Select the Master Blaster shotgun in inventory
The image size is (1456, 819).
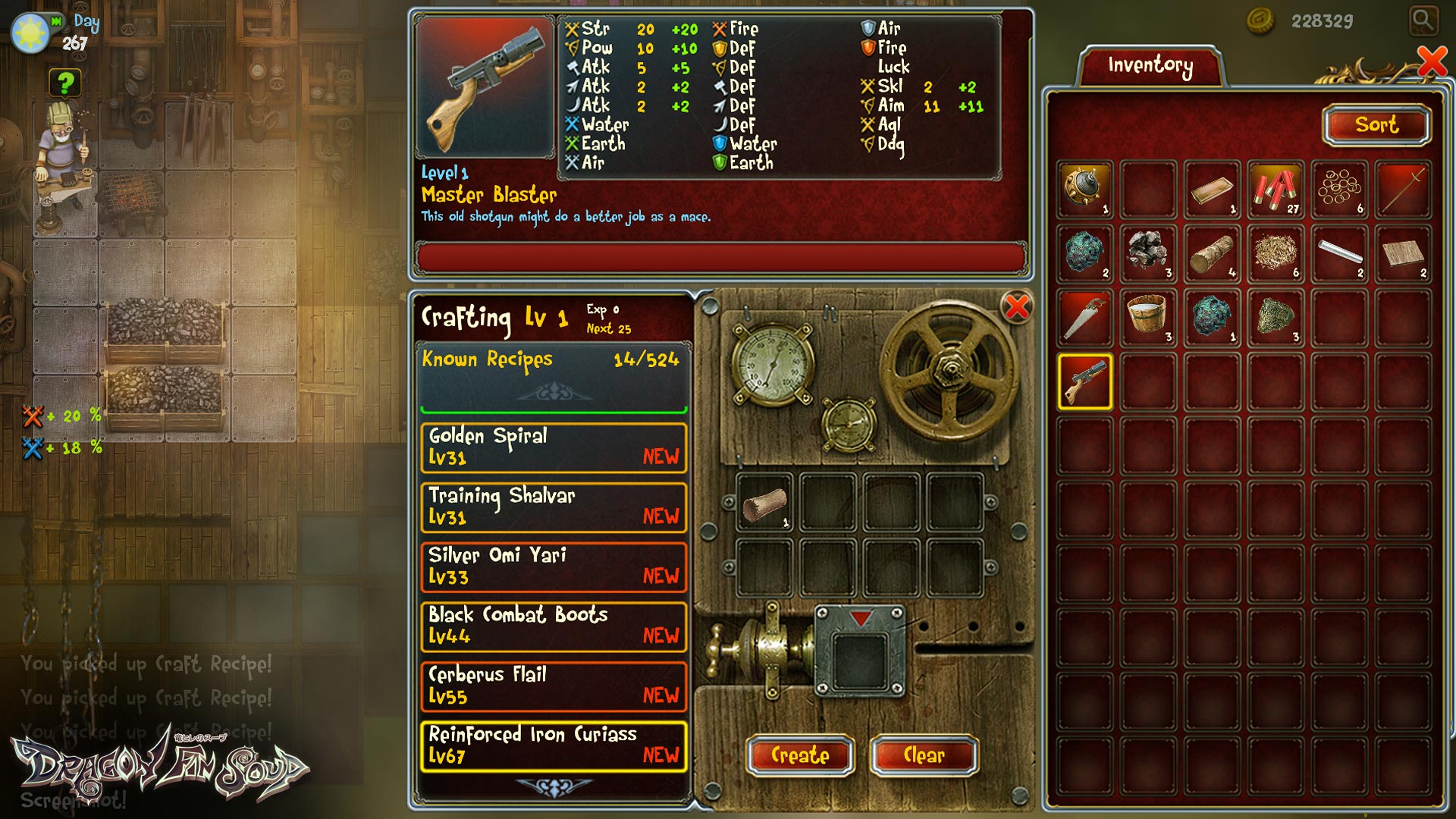(x=1084, y=383)
